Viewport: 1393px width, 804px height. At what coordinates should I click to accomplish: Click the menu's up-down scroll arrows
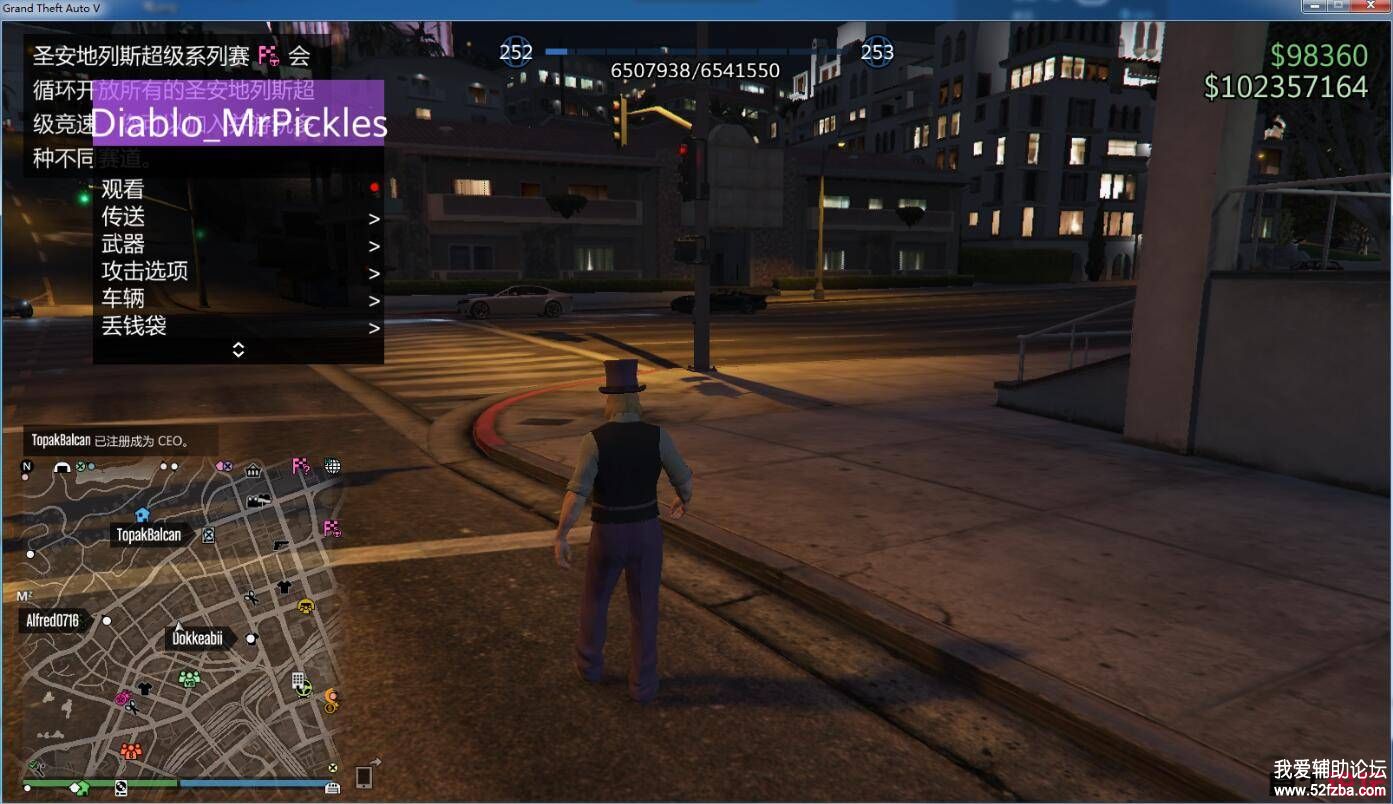coord(238,350)
